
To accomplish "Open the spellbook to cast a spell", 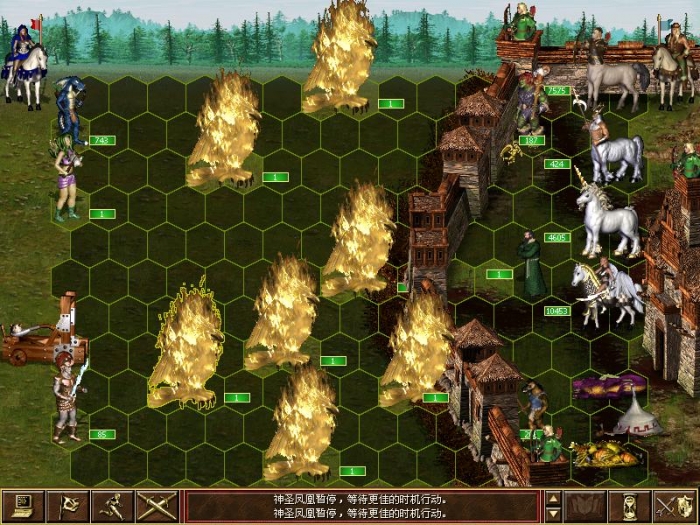I will pos(586,506).
